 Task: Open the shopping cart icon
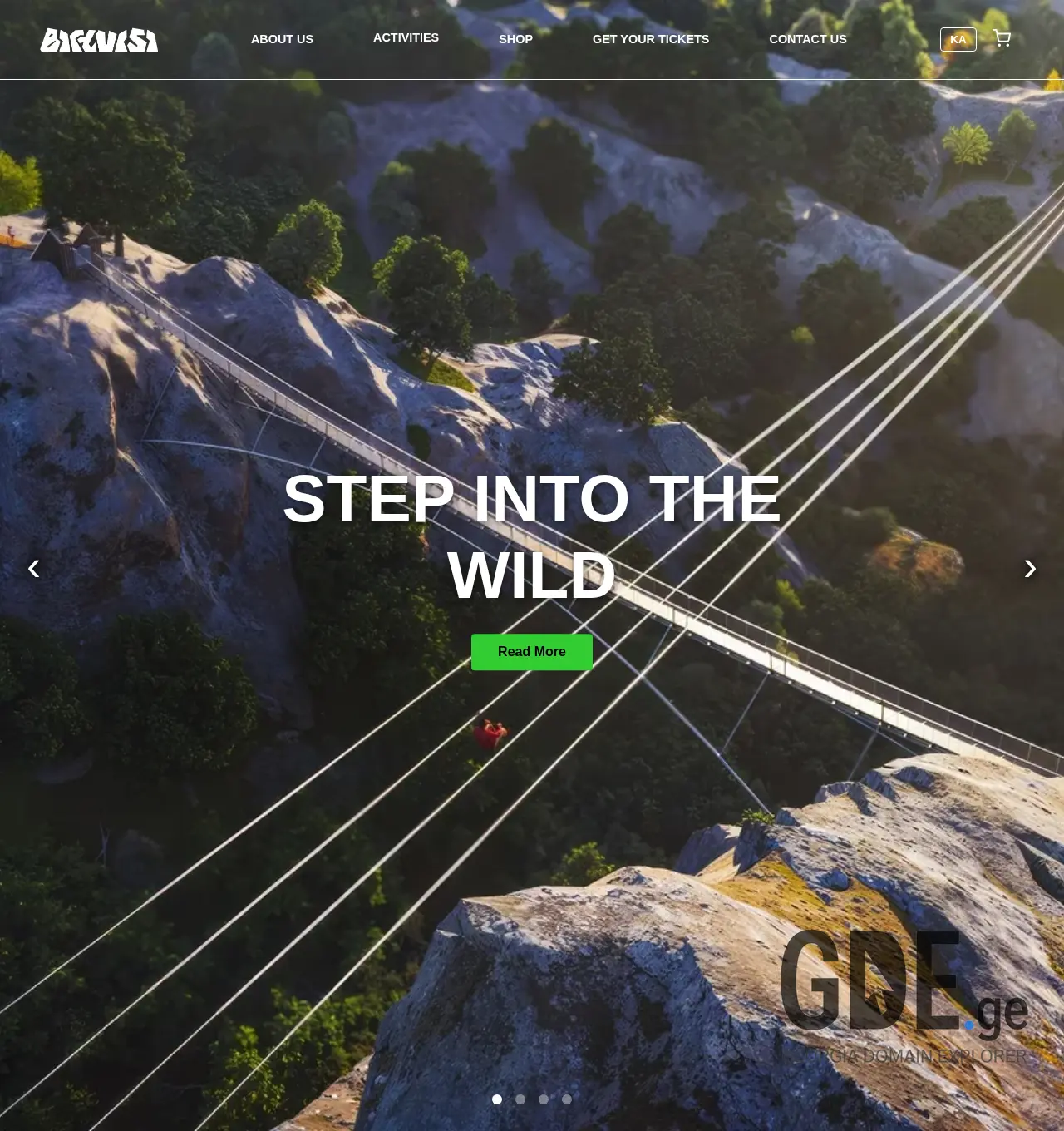[x=1002, y=38]
